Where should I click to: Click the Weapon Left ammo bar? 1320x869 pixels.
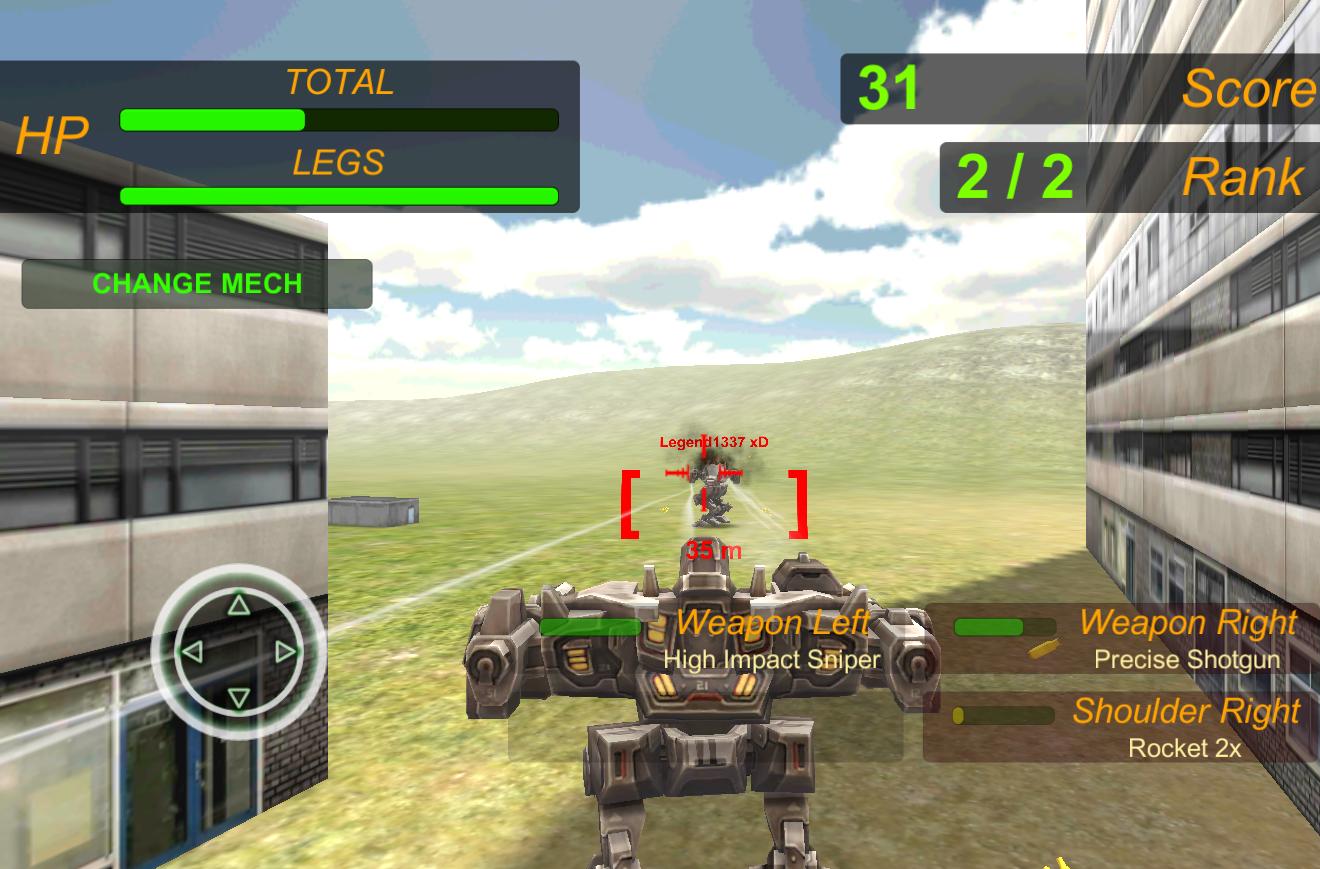pyautogui.click(x=590, y=628)
